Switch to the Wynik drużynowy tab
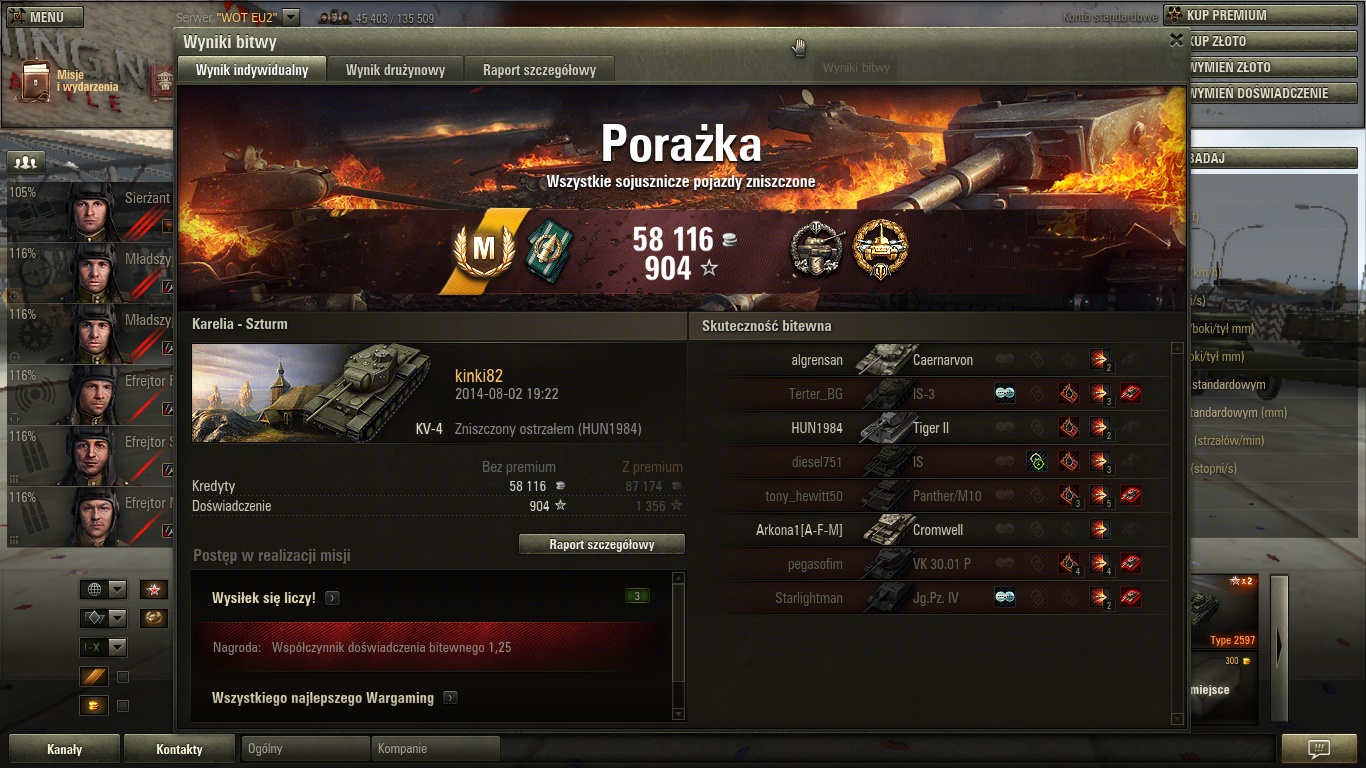The width and height of the screenshot is (1366, 768). point(395,70)
